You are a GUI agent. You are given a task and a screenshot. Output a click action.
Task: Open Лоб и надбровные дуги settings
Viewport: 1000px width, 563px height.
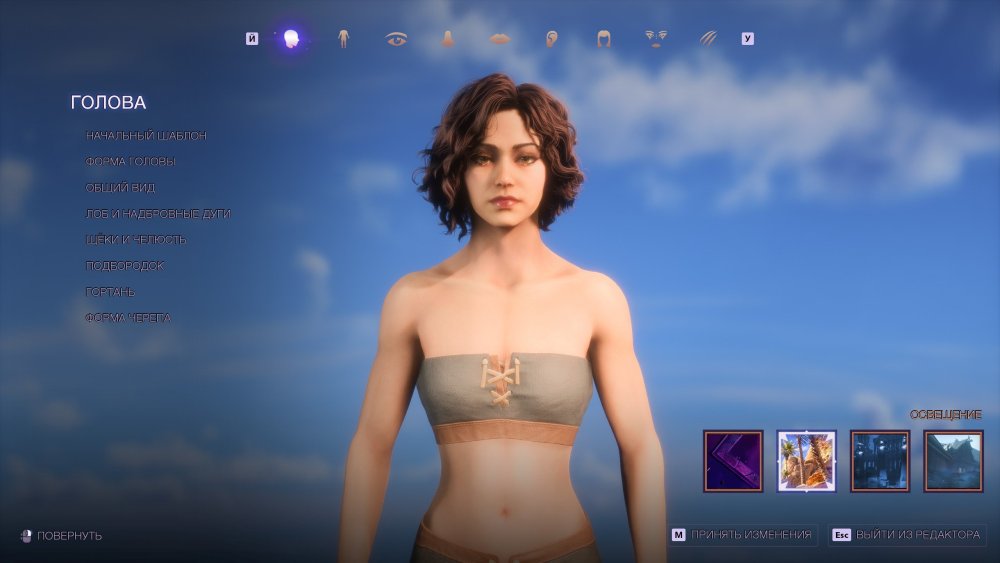point(158,213)
